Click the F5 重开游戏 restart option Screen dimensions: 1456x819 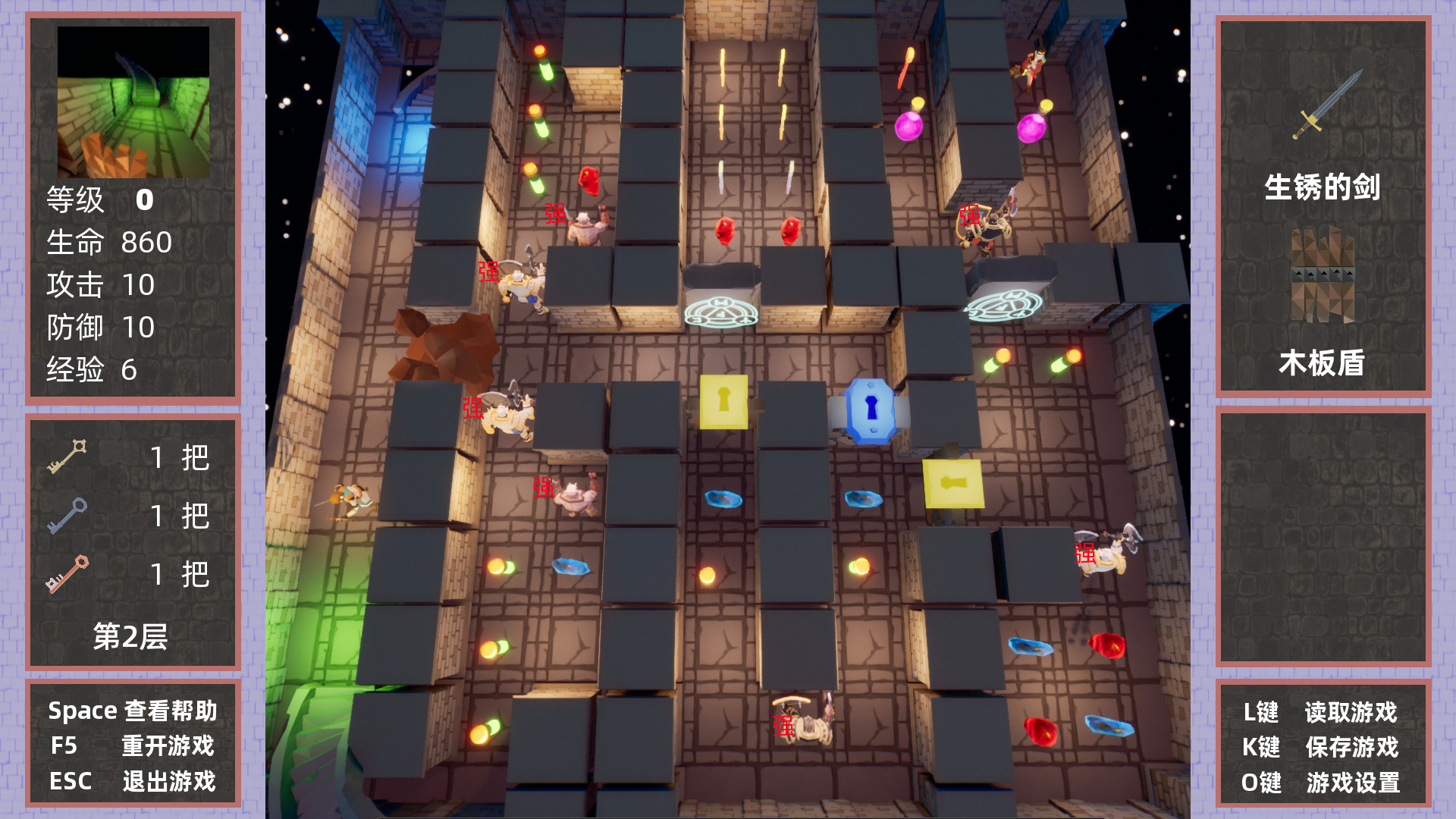tap(133, 746)
